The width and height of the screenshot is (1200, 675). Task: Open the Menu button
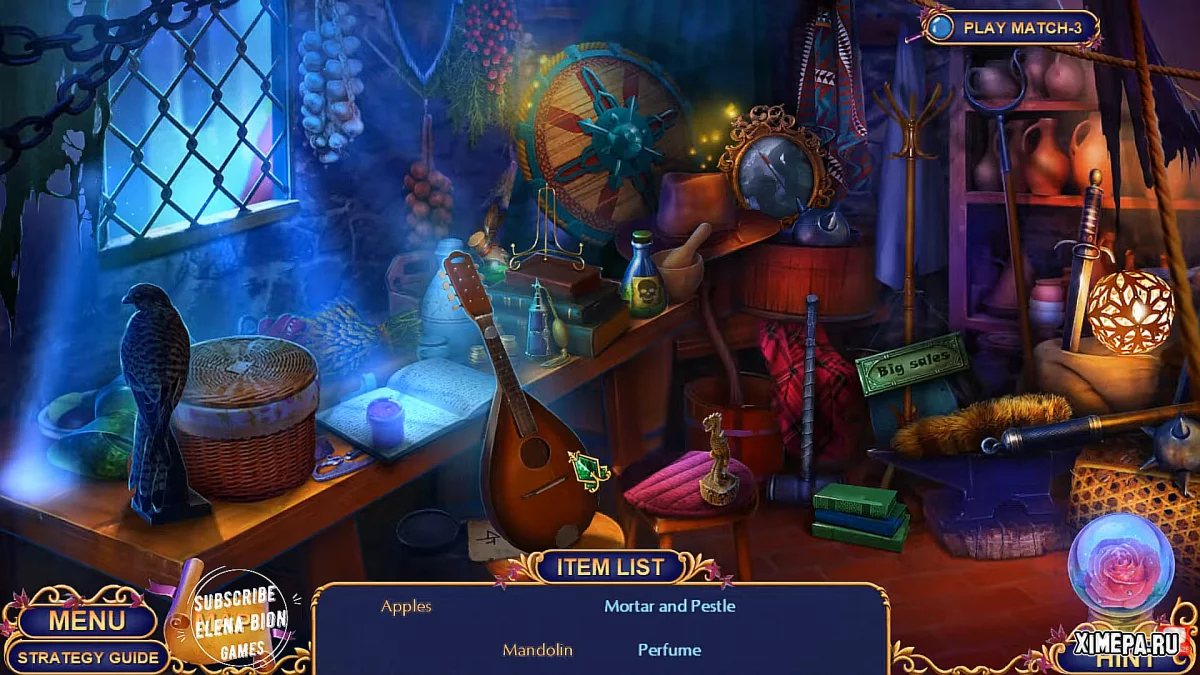pos(87,621)
